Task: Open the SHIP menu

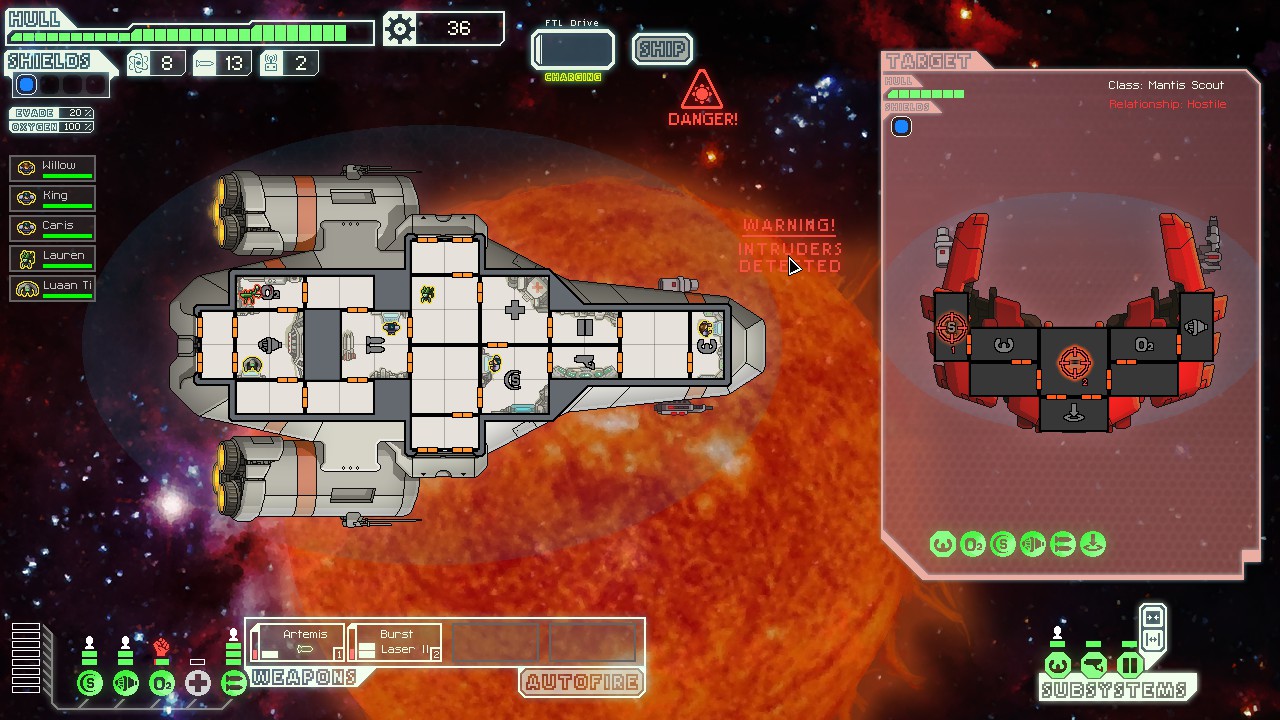Action: (662, 49)
